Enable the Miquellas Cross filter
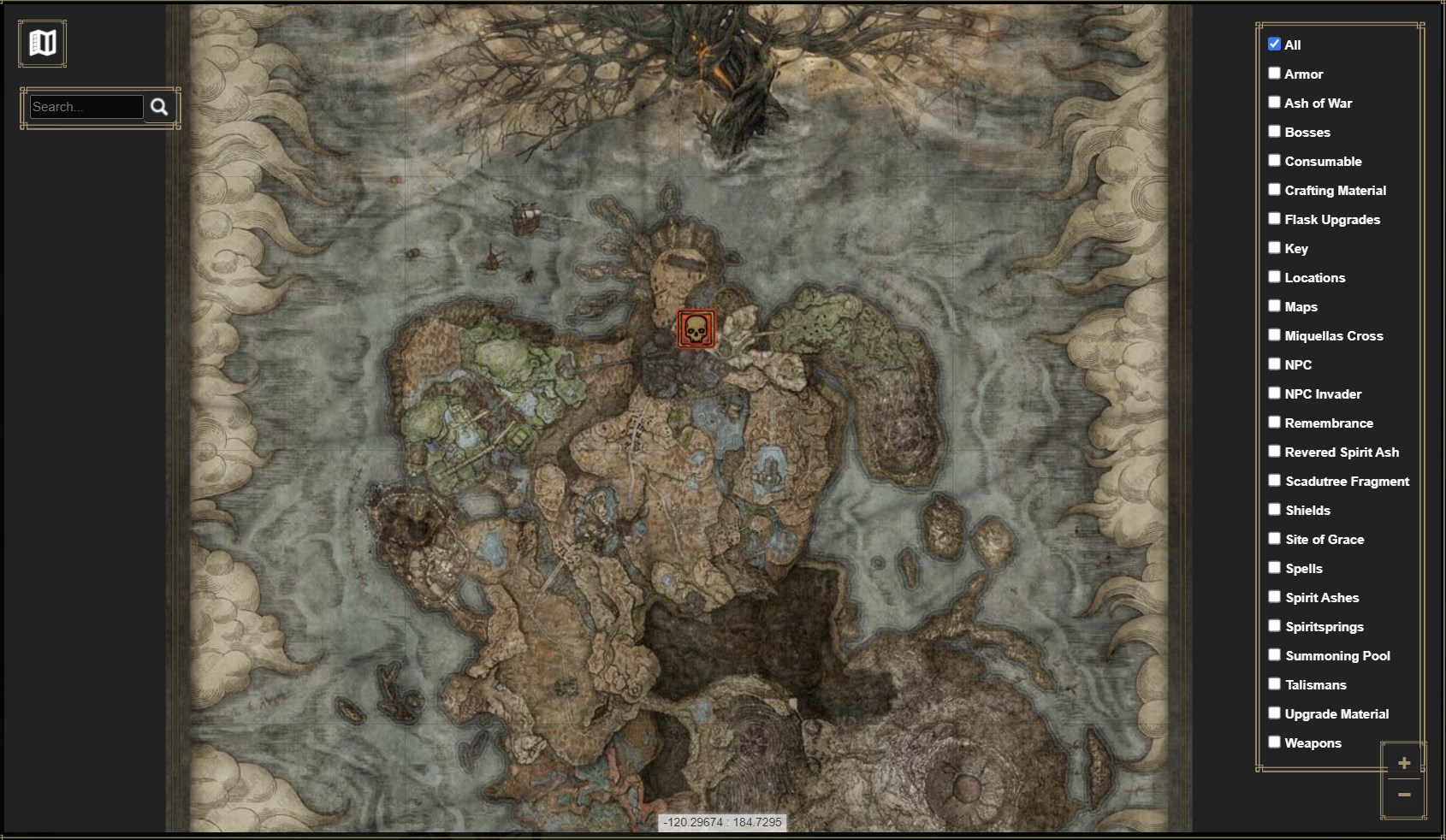The image size is (1446, 840). [1275, 334]
